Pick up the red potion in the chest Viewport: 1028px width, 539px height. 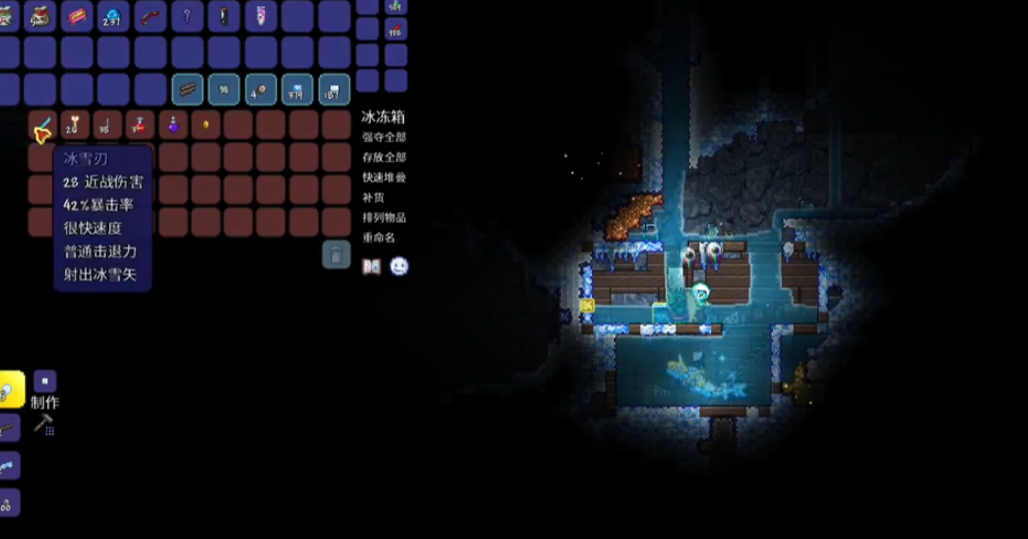(x=140, y=126)
